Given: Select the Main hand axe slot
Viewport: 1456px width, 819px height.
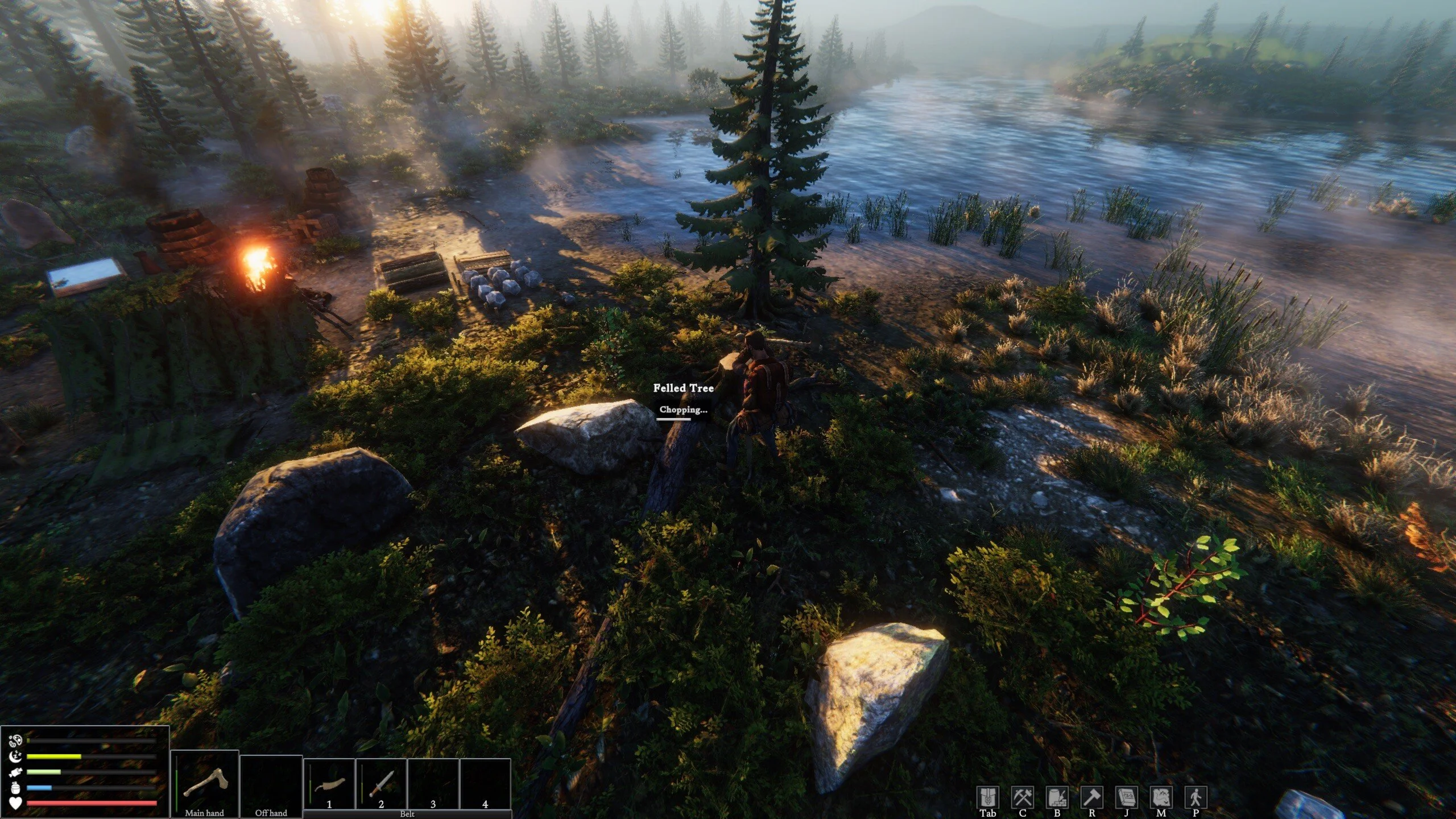Looking at the screenshot, I should click(205, 783).
